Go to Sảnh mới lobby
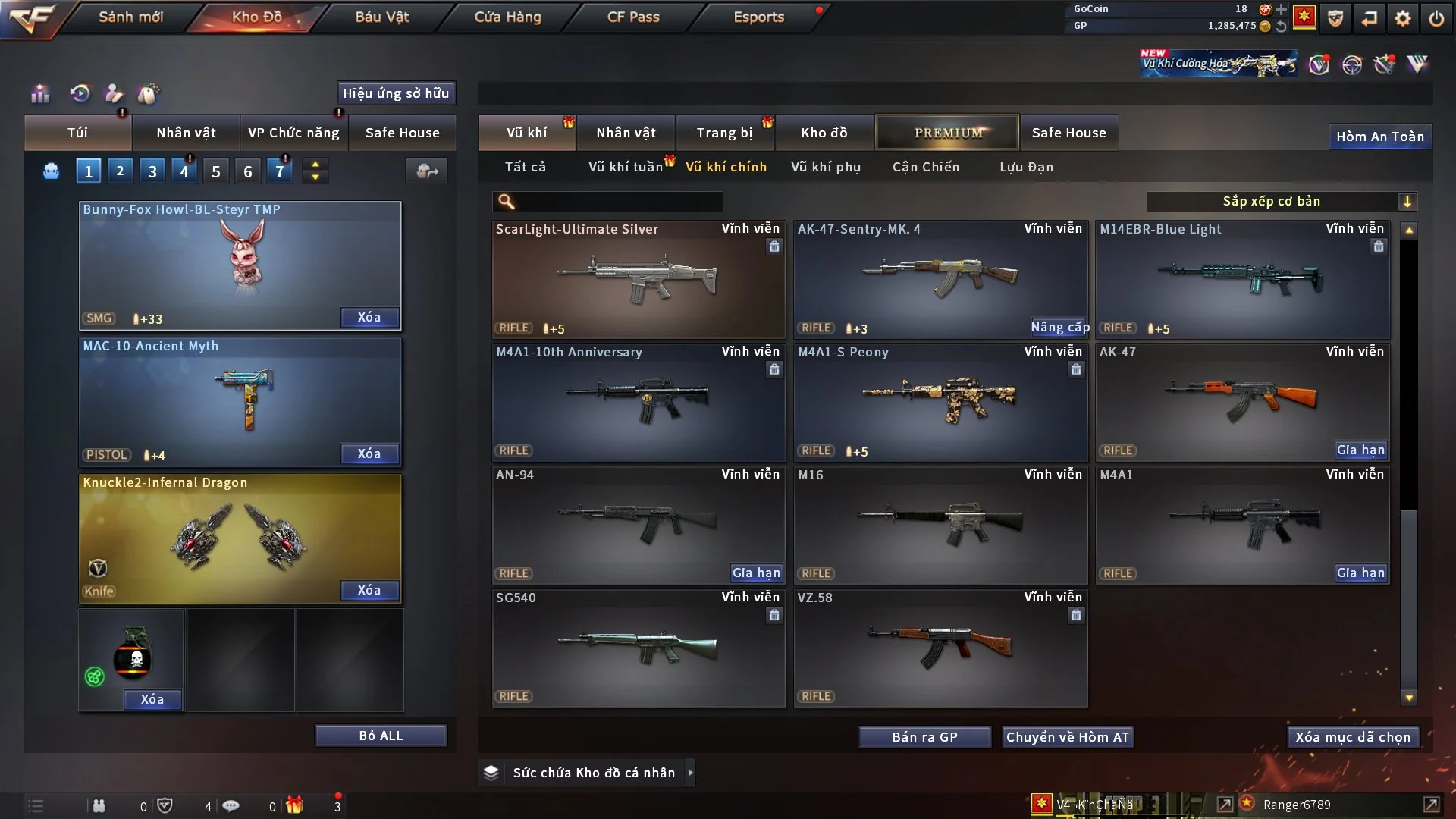The image size is (1456, 819). coord(130,17)
